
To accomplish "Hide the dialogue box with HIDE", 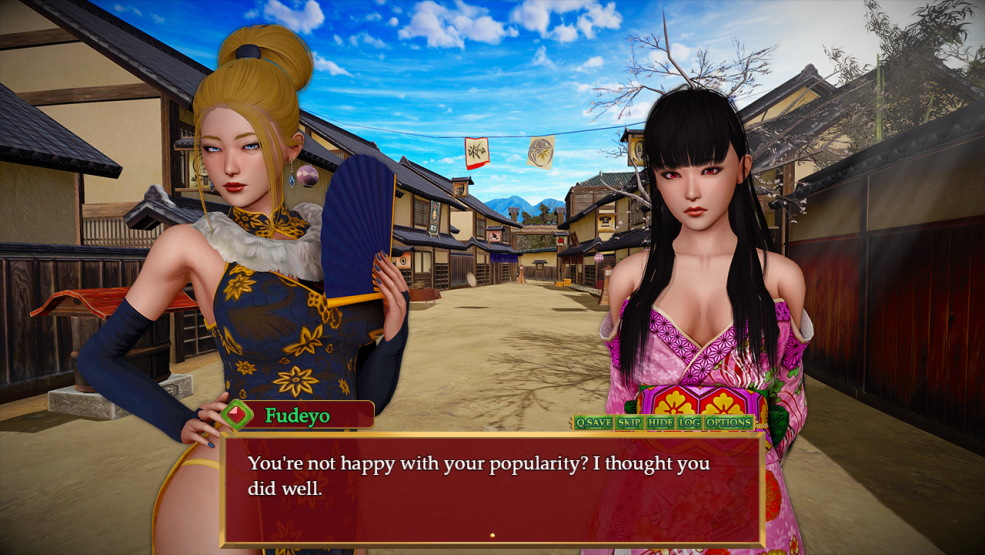I will click(x=660, y=423).
